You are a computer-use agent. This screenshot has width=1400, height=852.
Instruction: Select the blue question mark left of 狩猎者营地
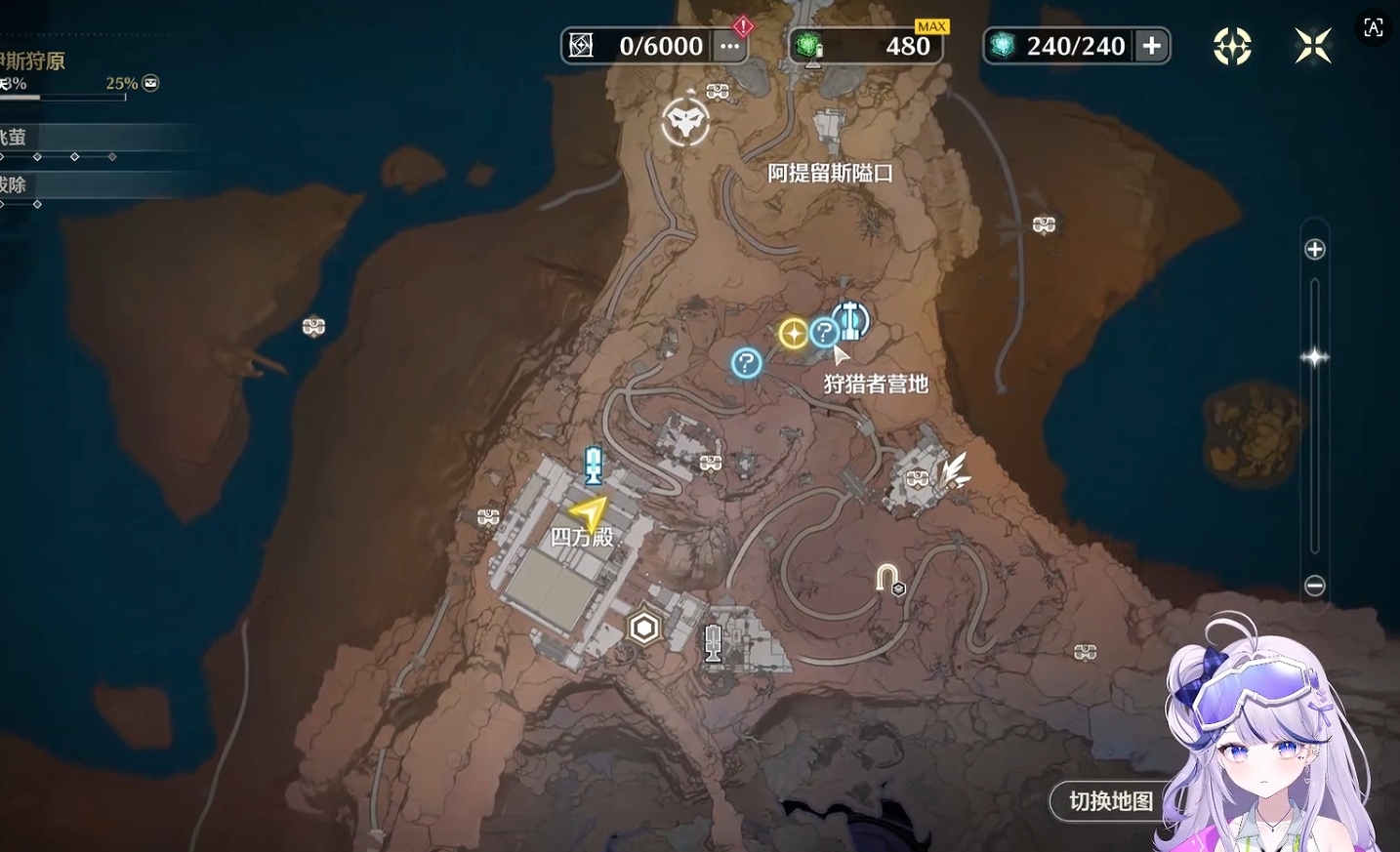747,364
